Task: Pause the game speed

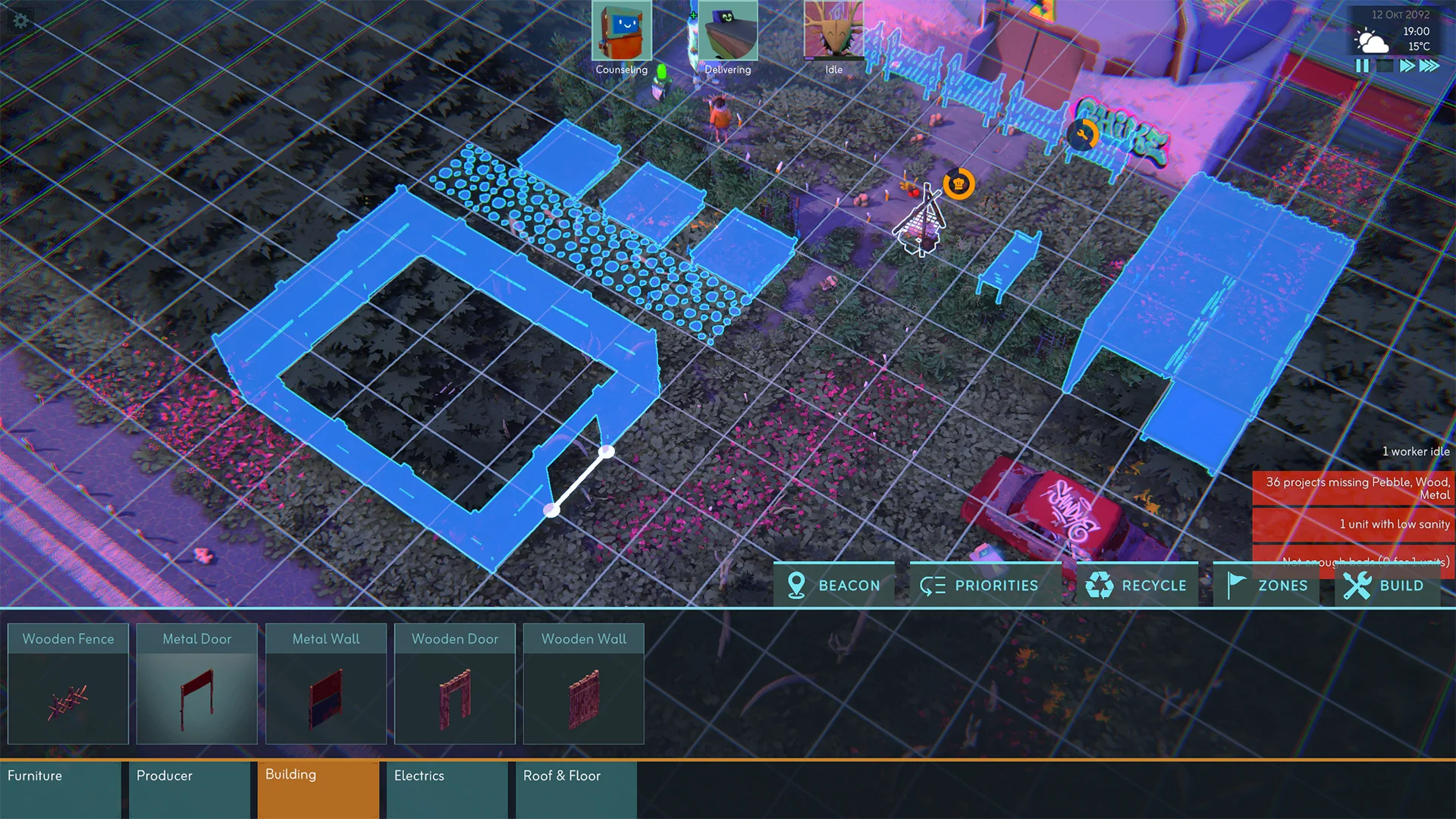Action: [x=1362, y=66]
